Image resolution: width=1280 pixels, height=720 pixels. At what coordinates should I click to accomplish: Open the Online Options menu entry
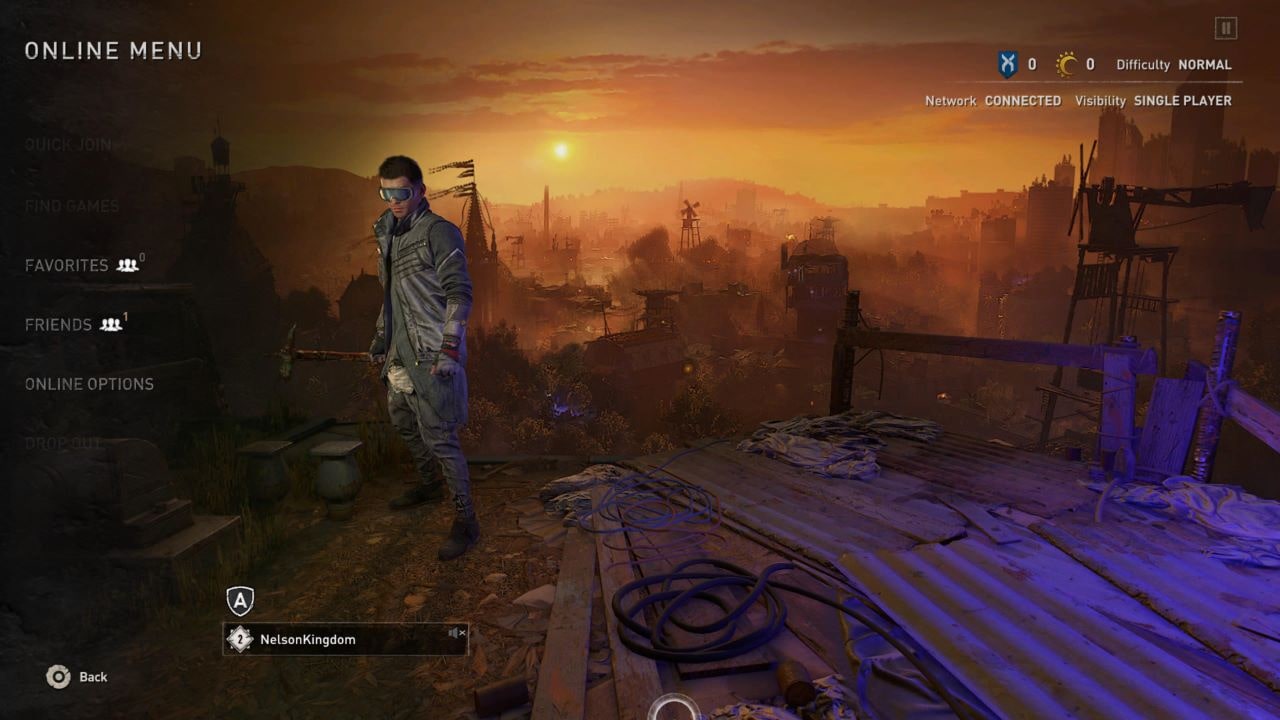[x=89, y=384]
